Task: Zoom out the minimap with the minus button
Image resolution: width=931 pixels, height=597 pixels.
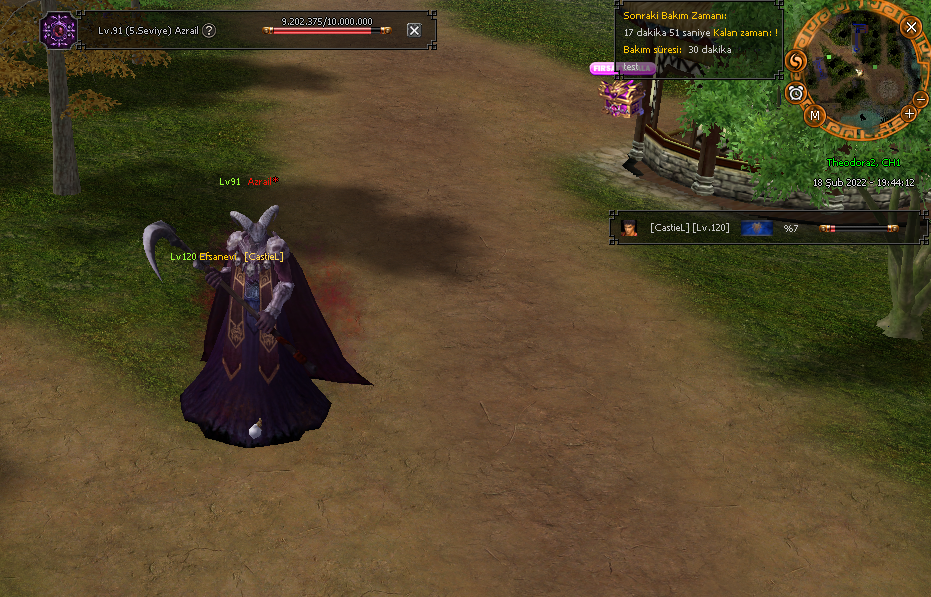Action: tap(920, 98)
